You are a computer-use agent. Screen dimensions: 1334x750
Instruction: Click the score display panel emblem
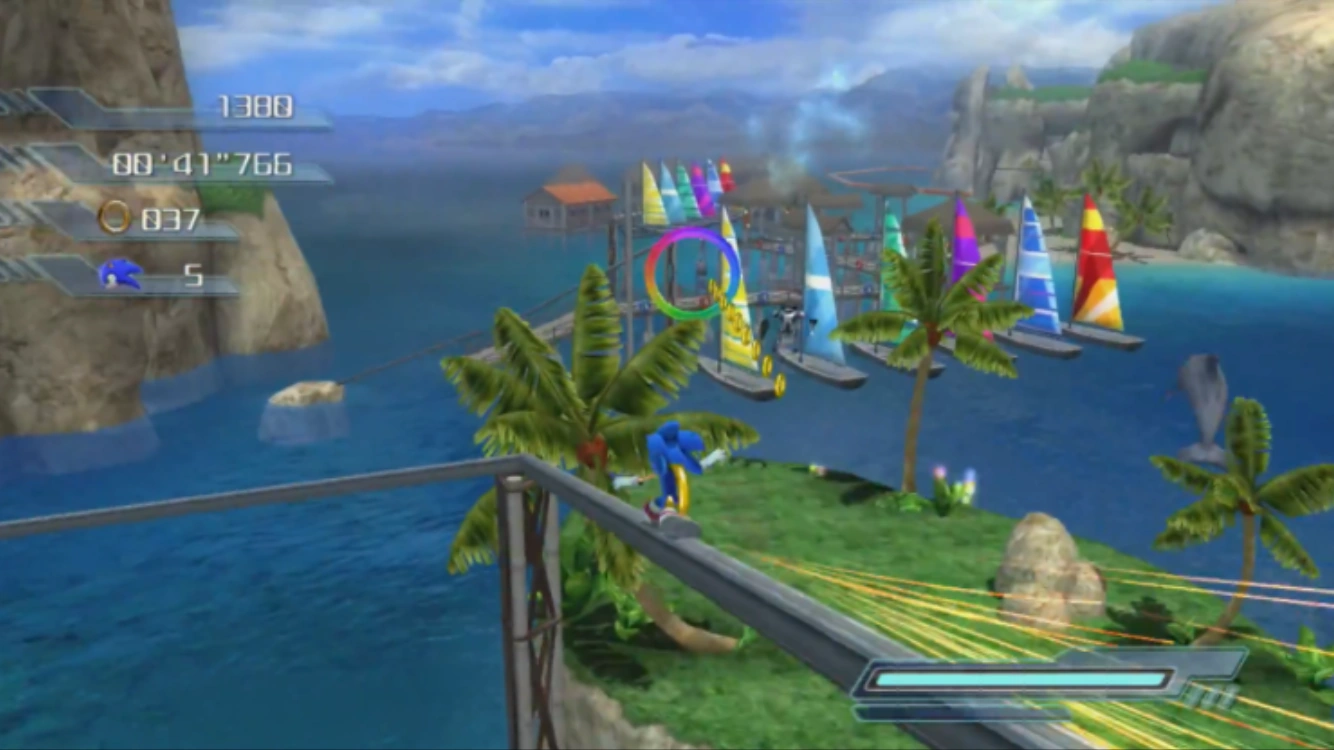pyautogui.click(x=60, y=107)
